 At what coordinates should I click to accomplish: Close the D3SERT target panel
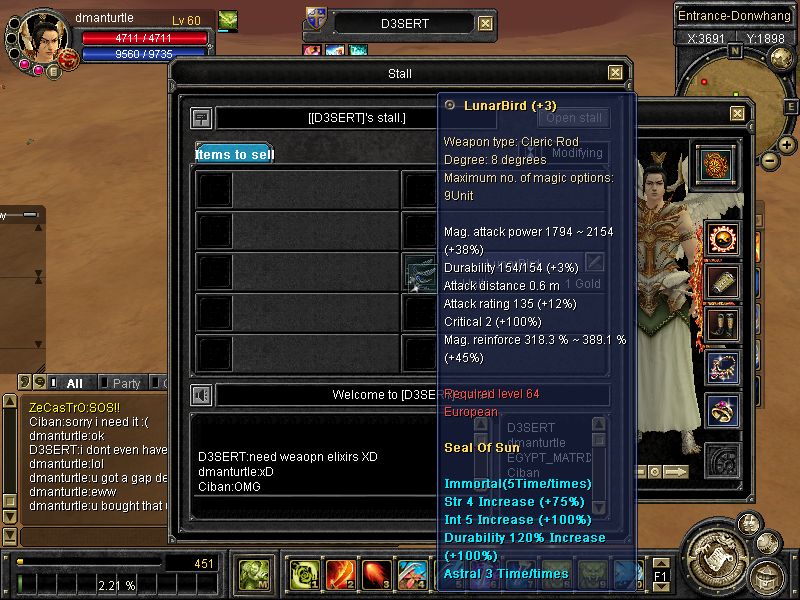(x=485, y=24)
